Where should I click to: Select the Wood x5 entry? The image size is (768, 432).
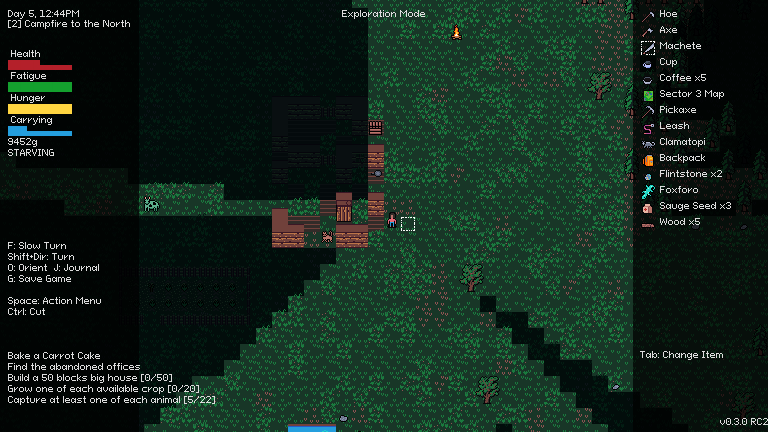pyautogui.click(x=679, y=222)
